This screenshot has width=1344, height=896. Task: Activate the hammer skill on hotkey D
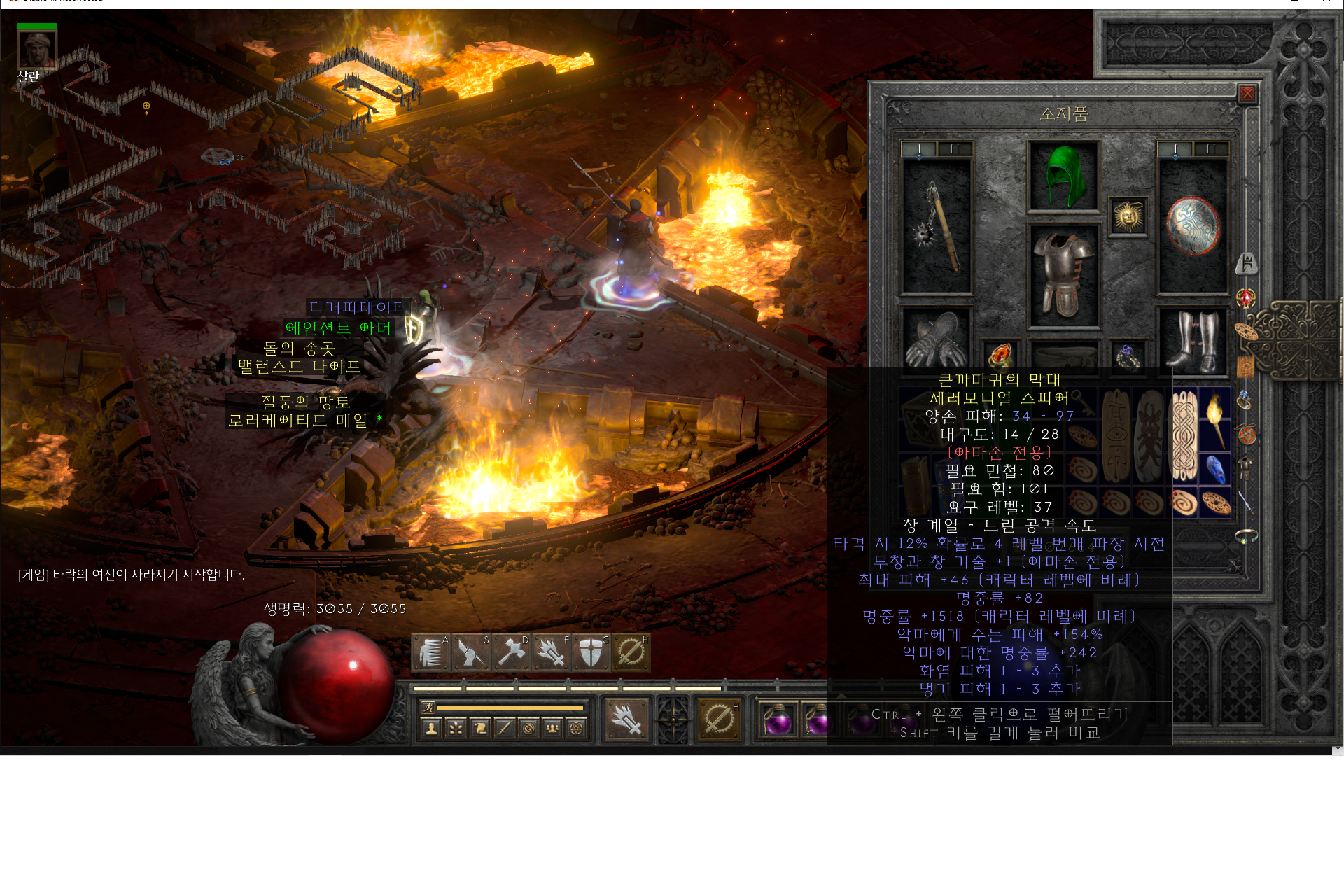click(x=511, y=653)
